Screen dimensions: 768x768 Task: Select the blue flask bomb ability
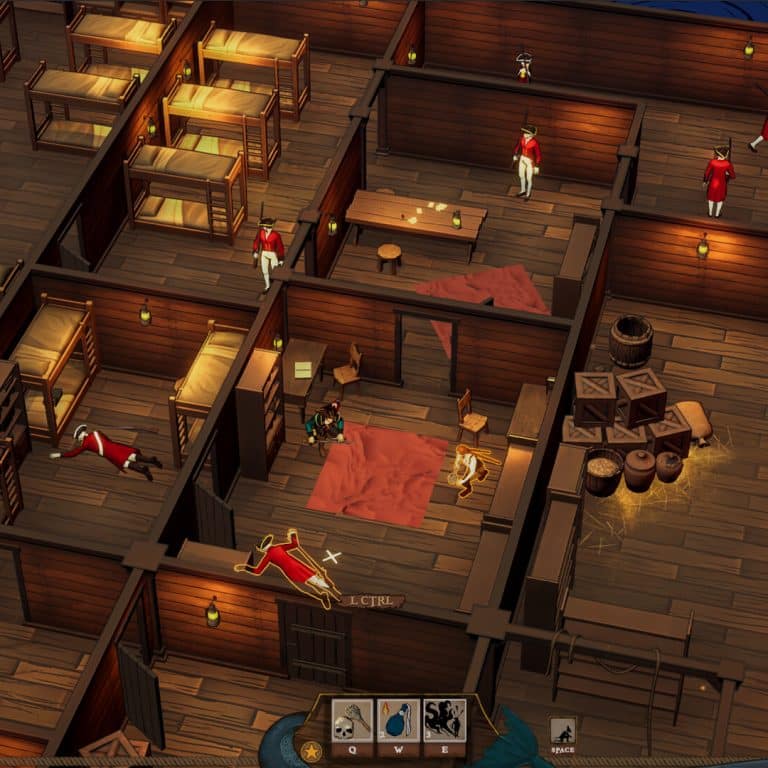click(x=398, y=720)
